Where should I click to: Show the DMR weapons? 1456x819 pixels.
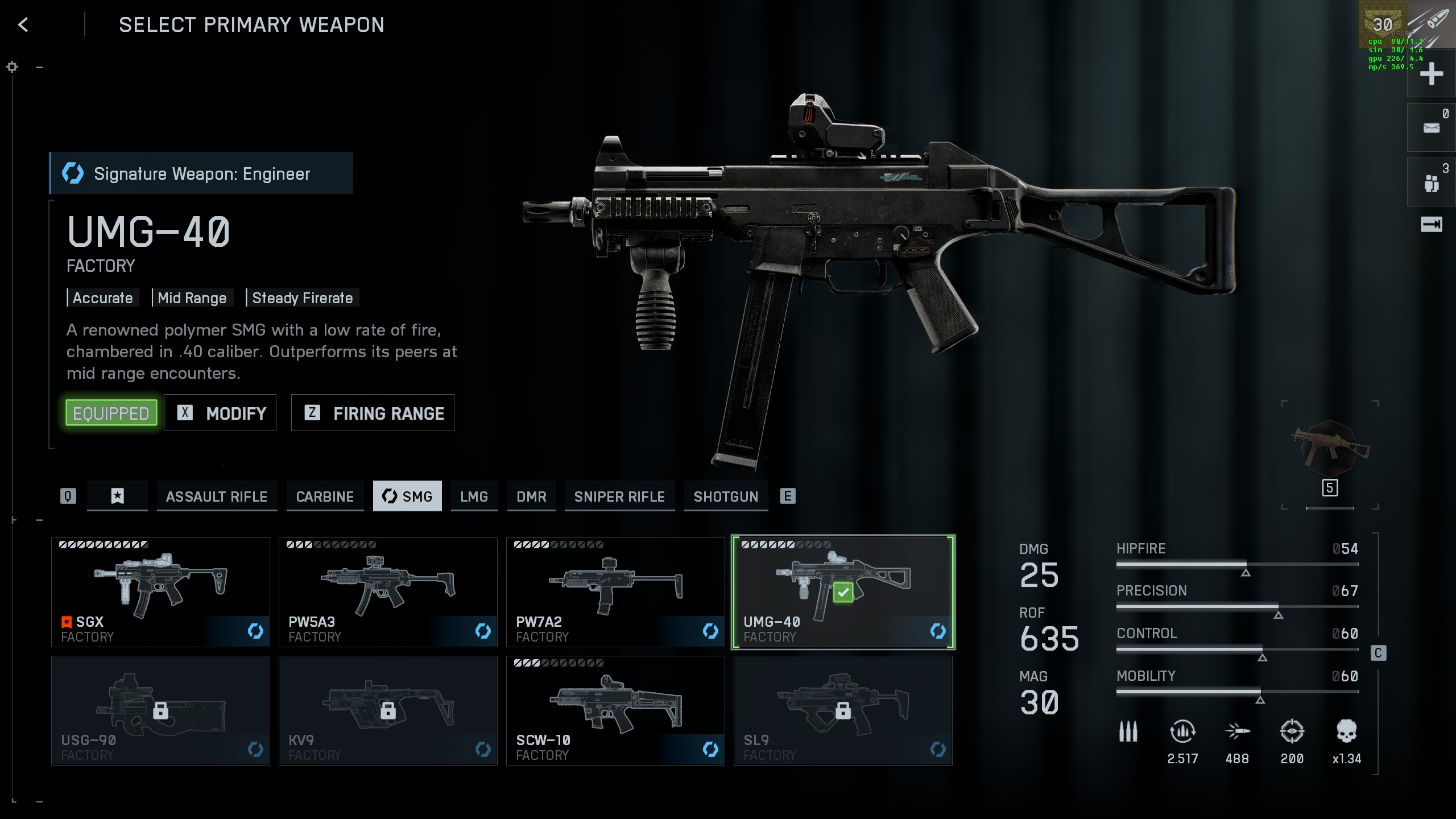click(531, 497)
